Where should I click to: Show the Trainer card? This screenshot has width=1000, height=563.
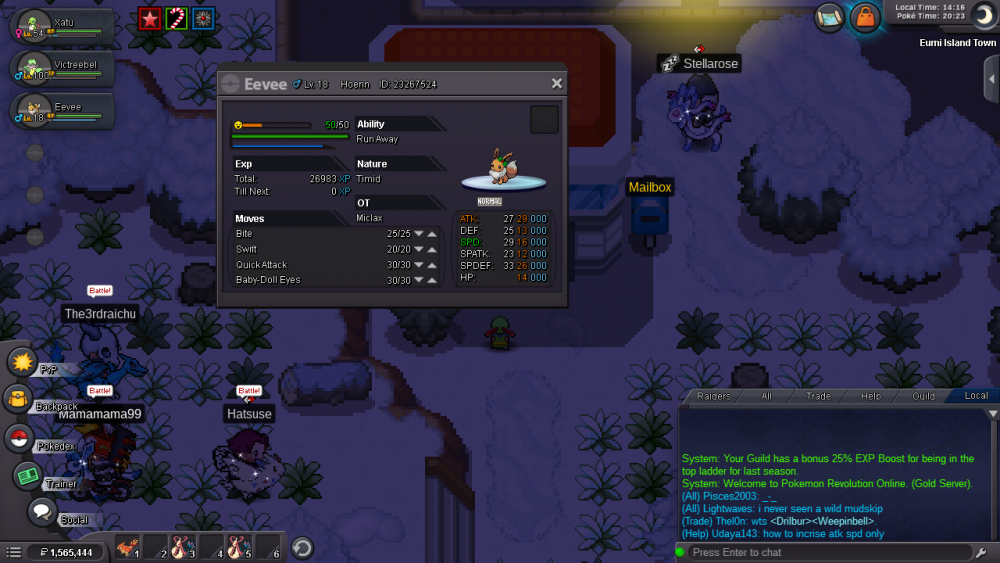tap(27, 476)
